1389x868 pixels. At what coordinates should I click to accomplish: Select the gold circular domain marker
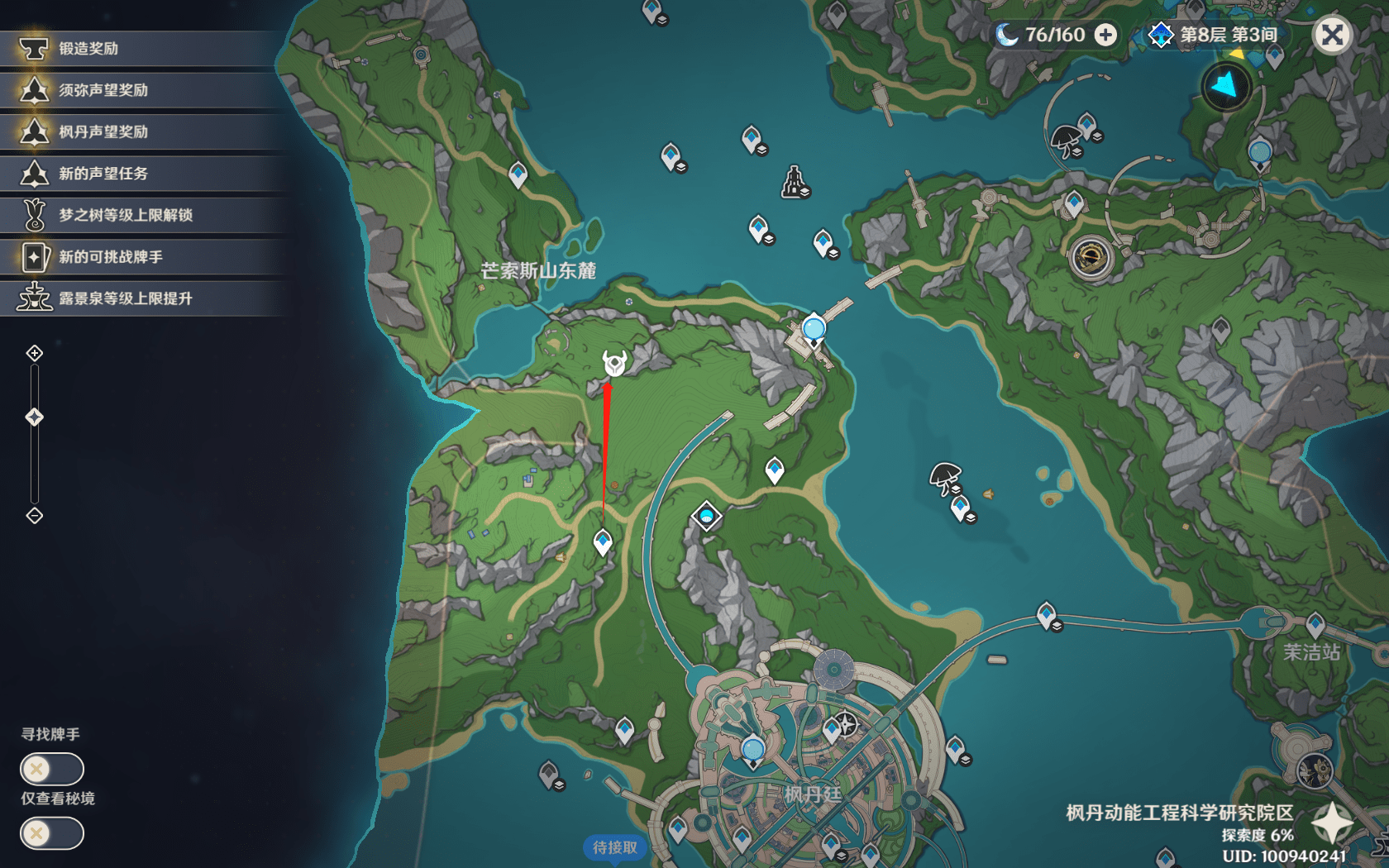1091,257
